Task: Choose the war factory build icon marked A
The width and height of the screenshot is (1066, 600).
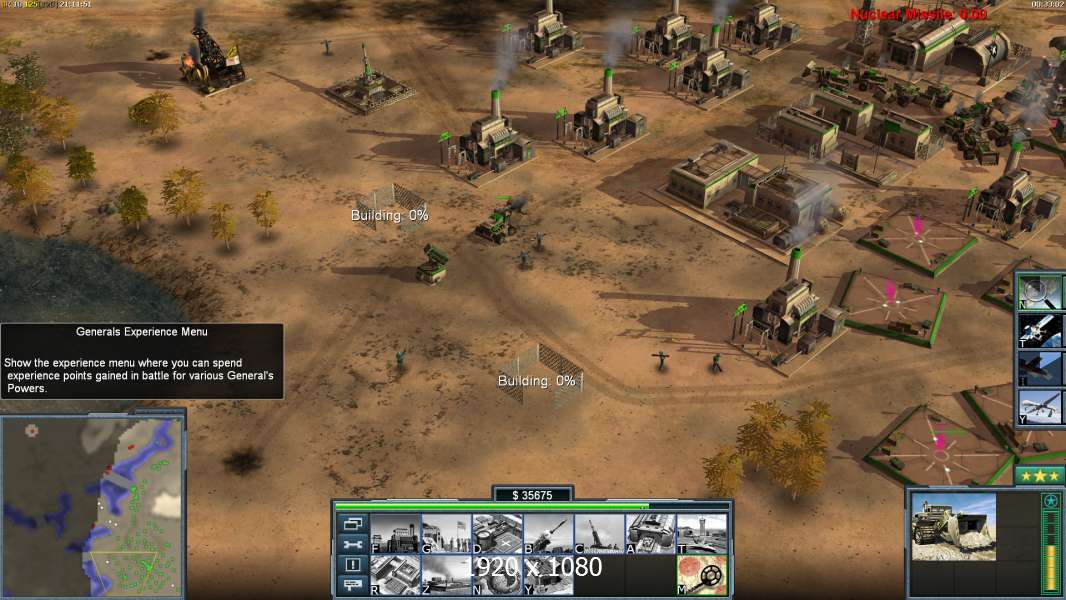Action: click(x=650, y=533)
